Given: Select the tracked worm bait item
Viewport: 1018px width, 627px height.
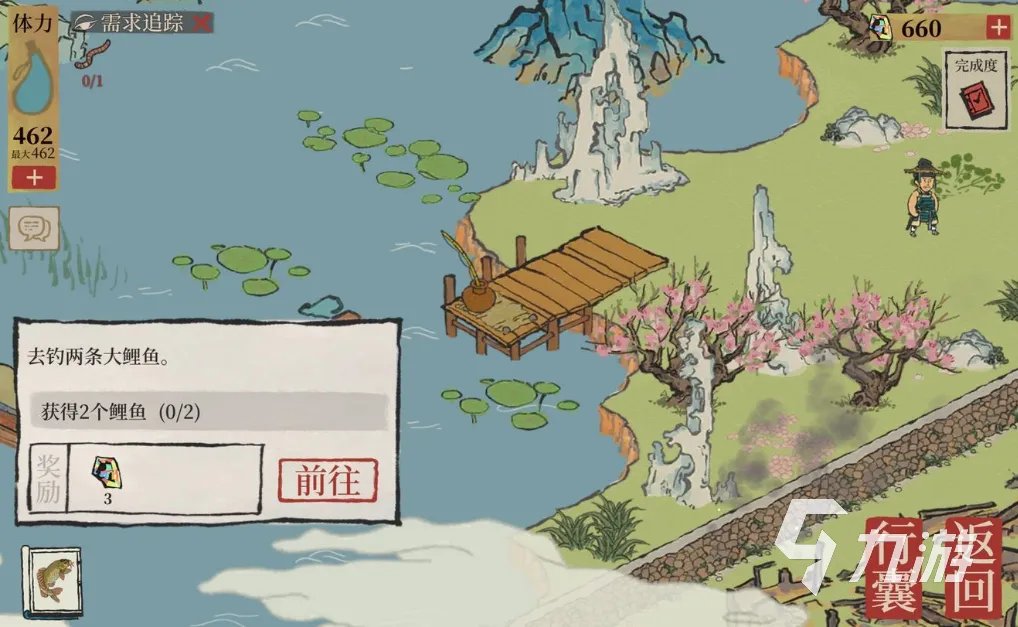Looking at the screenshot, I should click(x=93, y=55).
